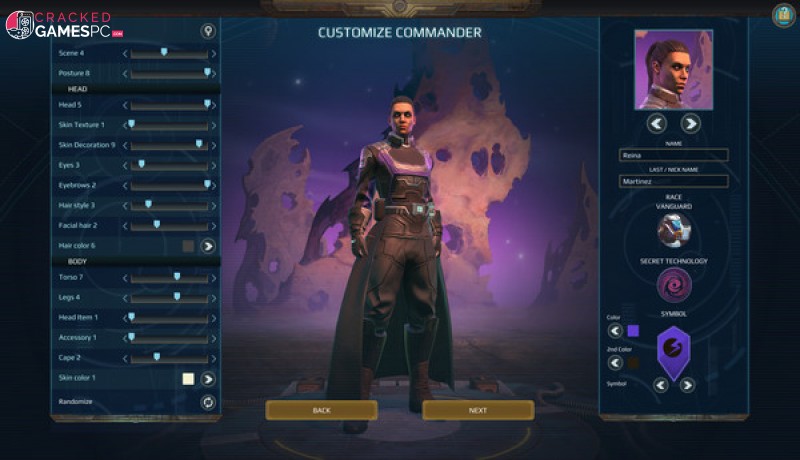Click the commander portrait thumbnail

[x=673, y=69]
